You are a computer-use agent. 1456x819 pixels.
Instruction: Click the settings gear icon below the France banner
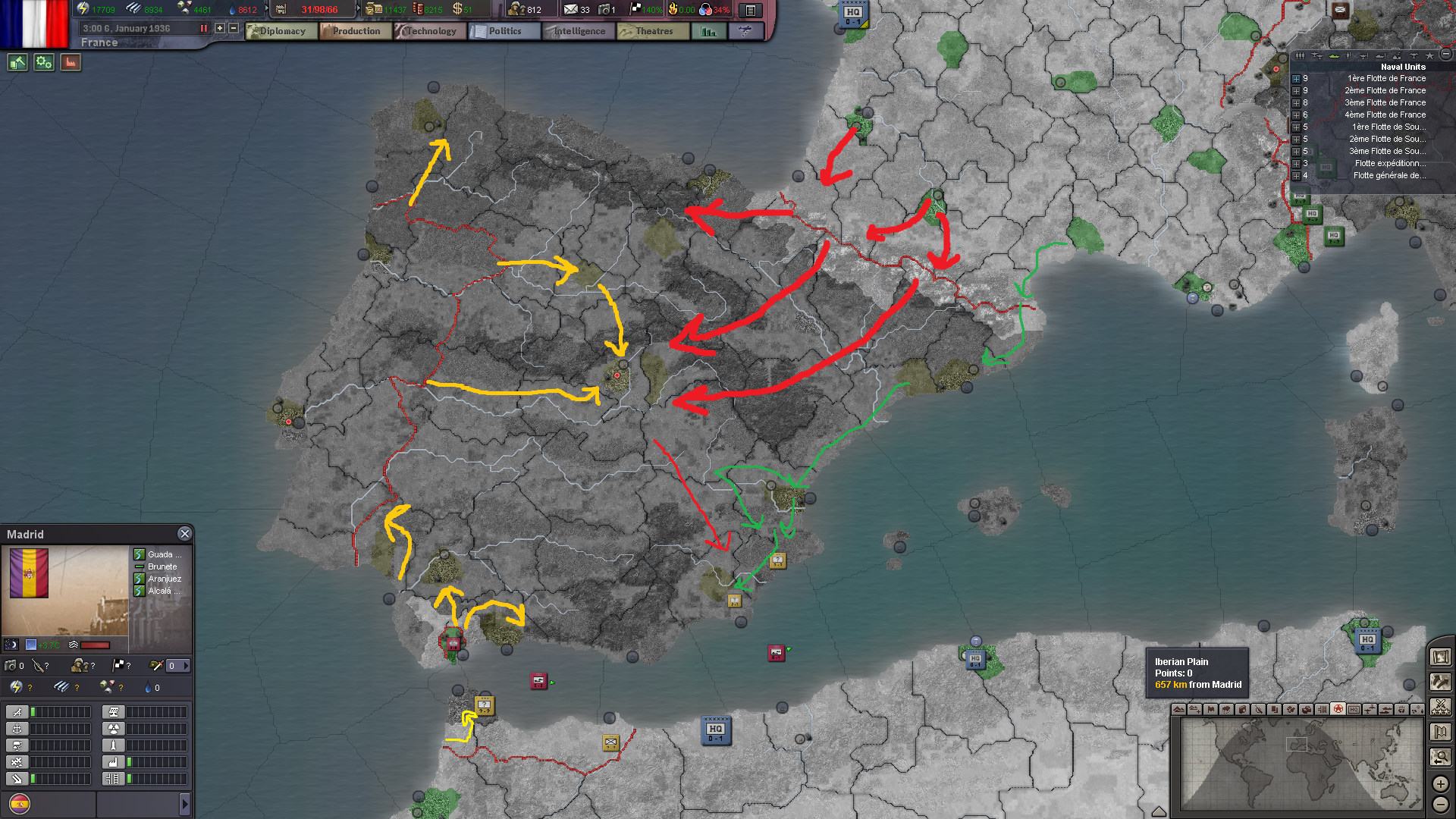[43, 62]
